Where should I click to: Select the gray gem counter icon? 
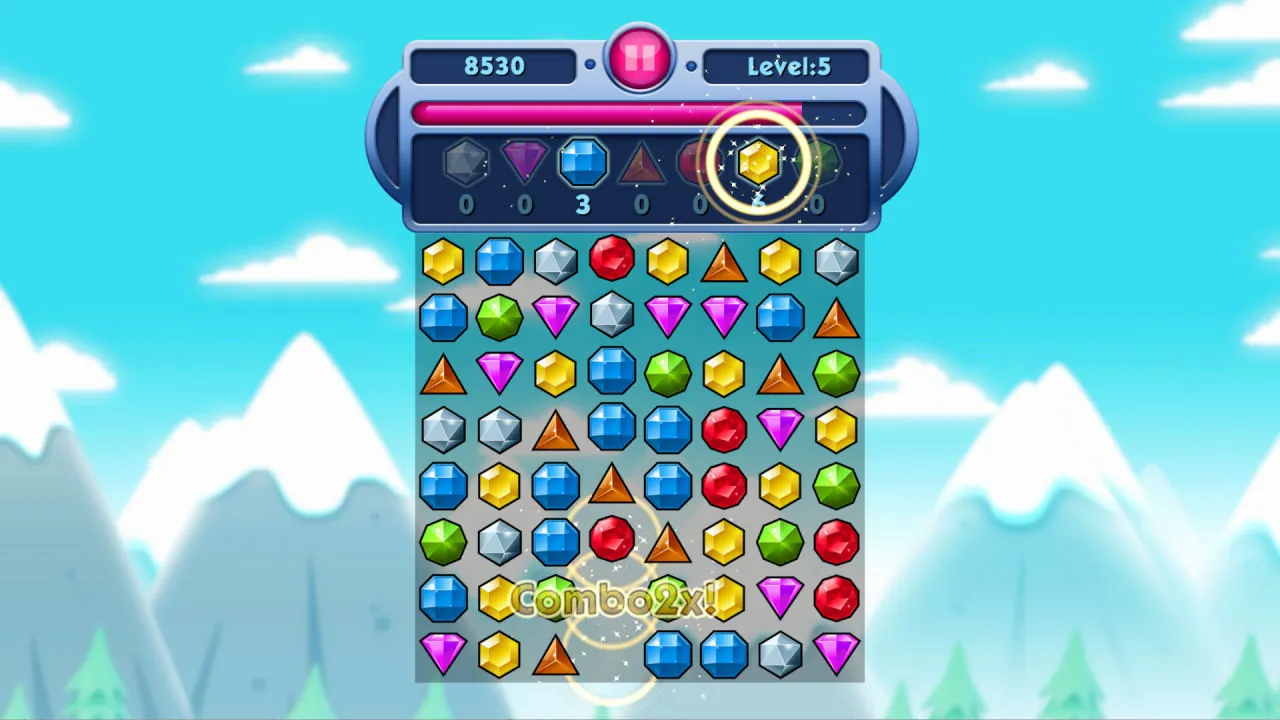click(x=465, y=163)
